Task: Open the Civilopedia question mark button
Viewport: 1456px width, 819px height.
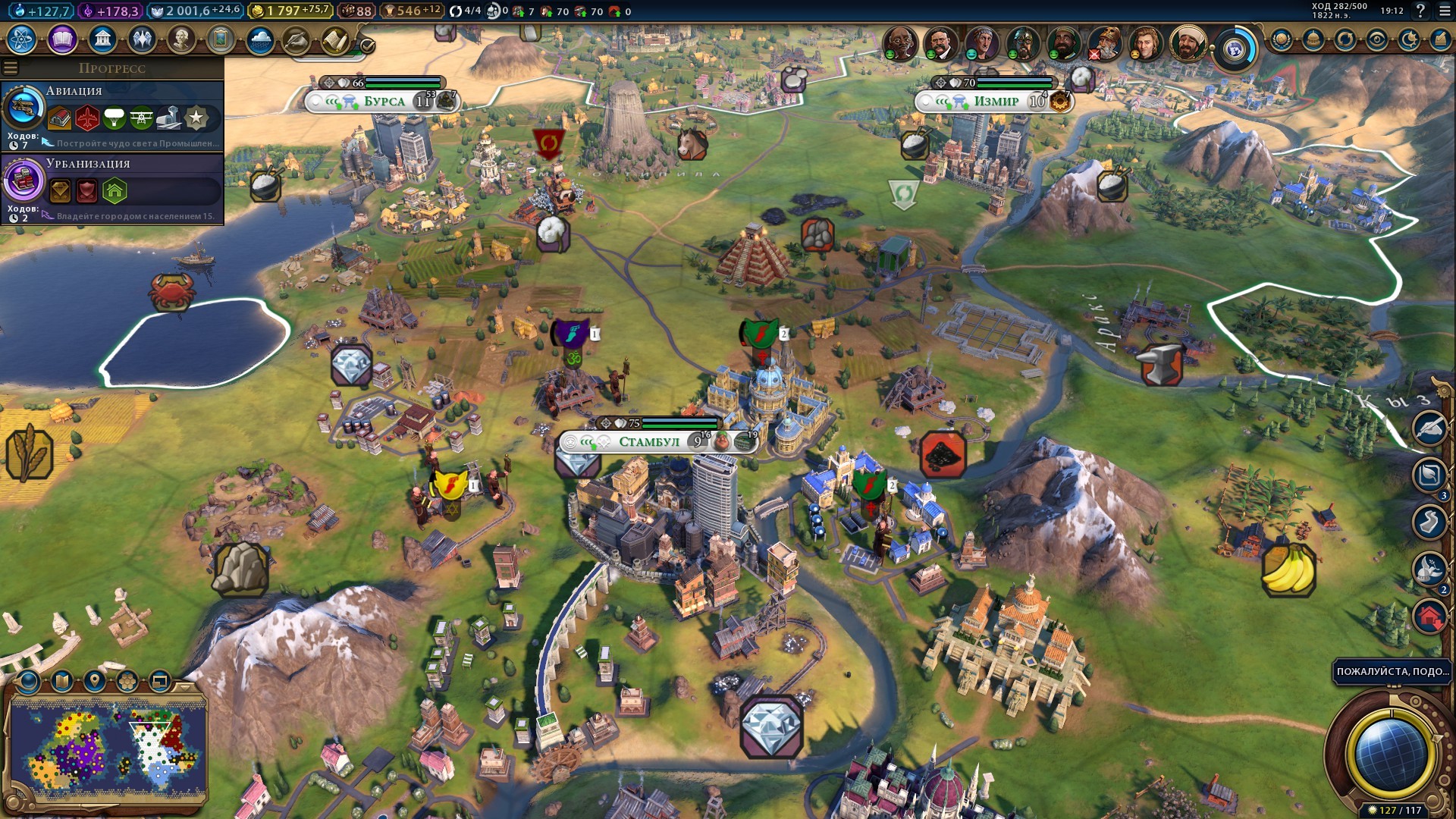Action: pos(1420,11)
